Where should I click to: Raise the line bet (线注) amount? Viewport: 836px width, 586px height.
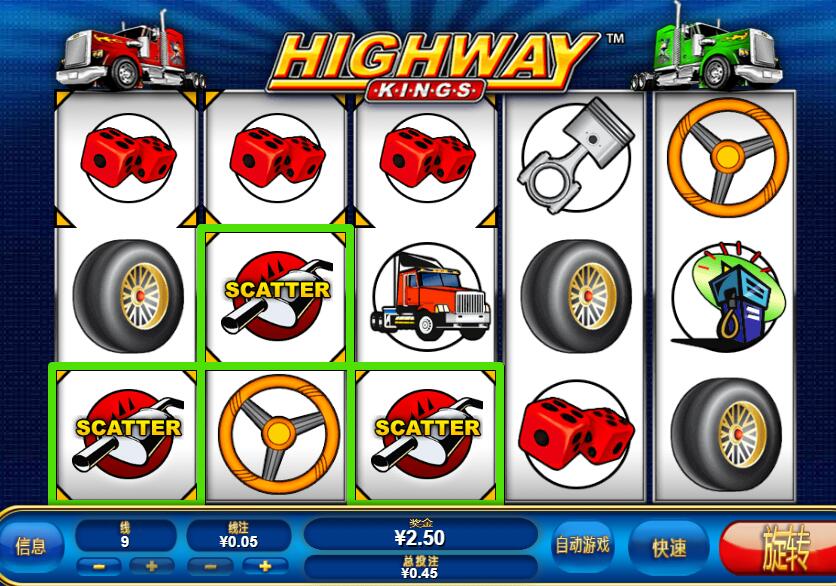pyautogui.click(x=266, y=566)
